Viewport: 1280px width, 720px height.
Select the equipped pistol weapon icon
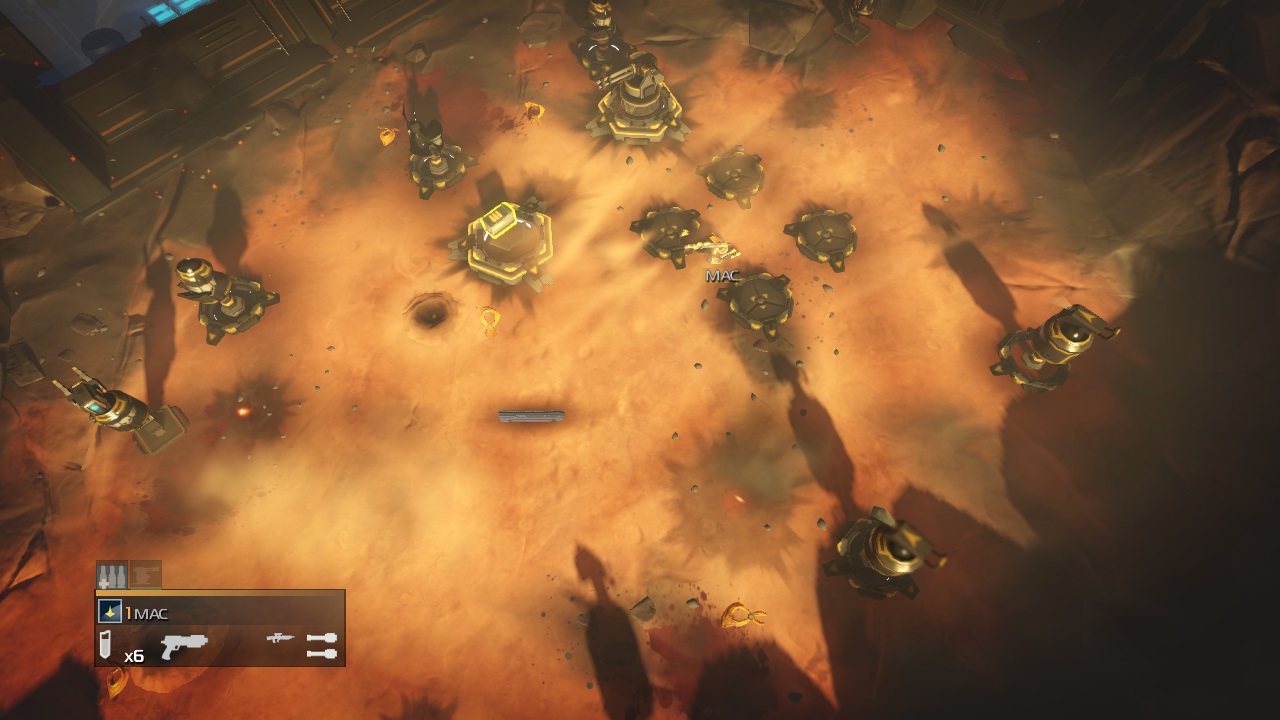pos(183,644)
